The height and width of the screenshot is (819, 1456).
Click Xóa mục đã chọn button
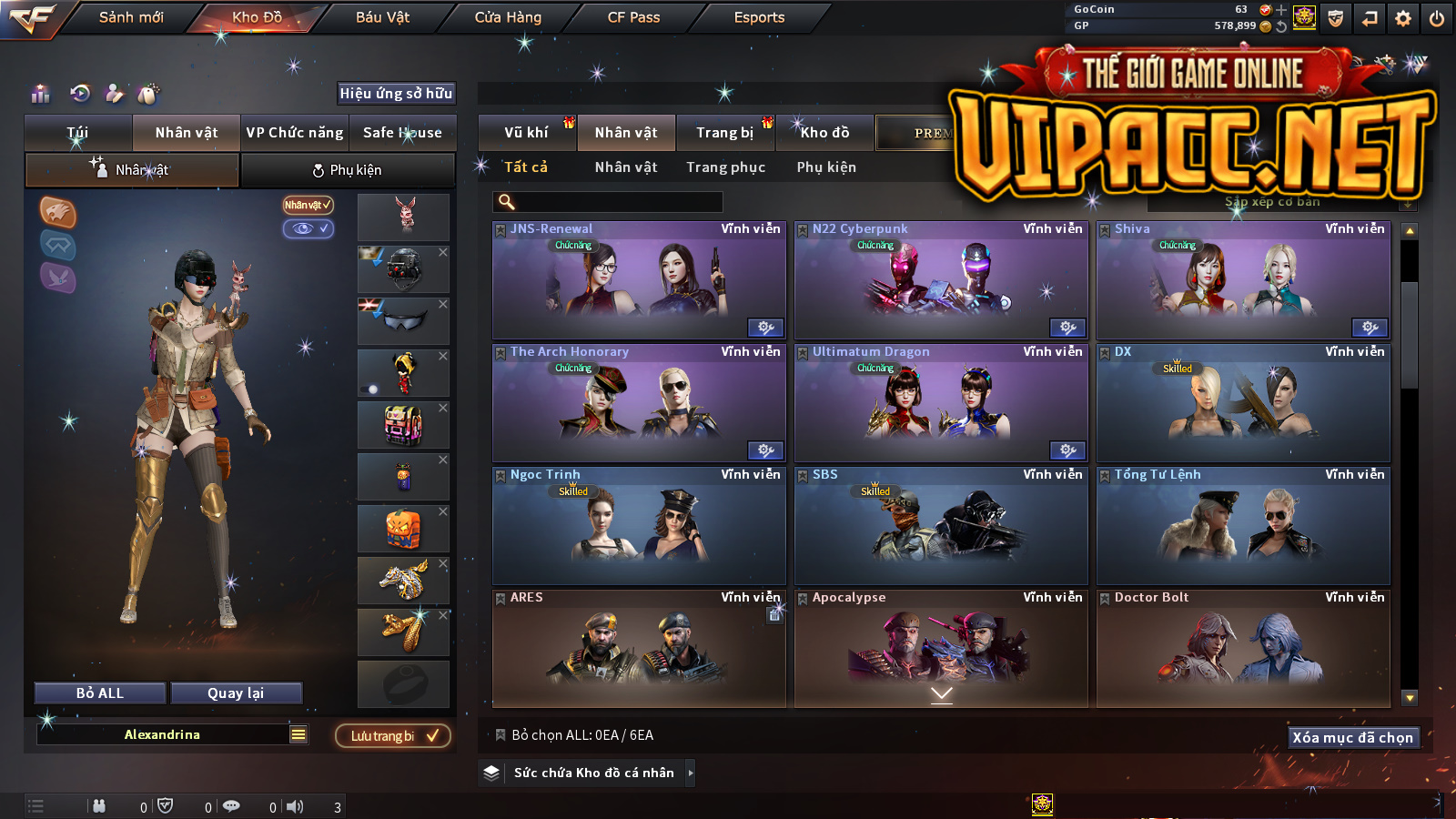click(1352, 738)
